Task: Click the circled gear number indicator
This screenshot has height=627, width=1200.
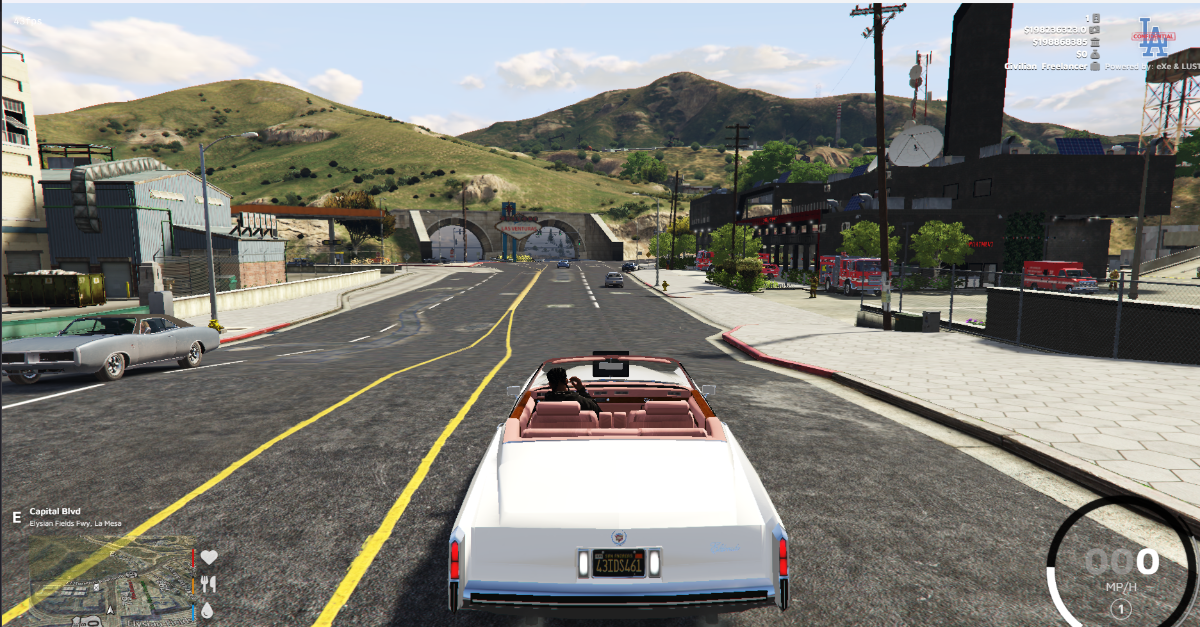Action: (1122, 608)
